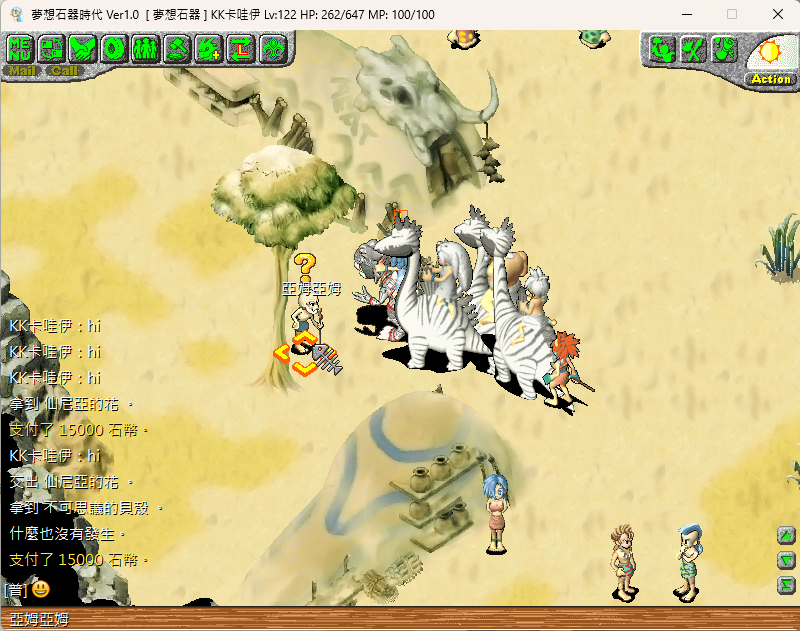
Task: Jump to chat bottom with barred arrow
Action: click(787, 585)
